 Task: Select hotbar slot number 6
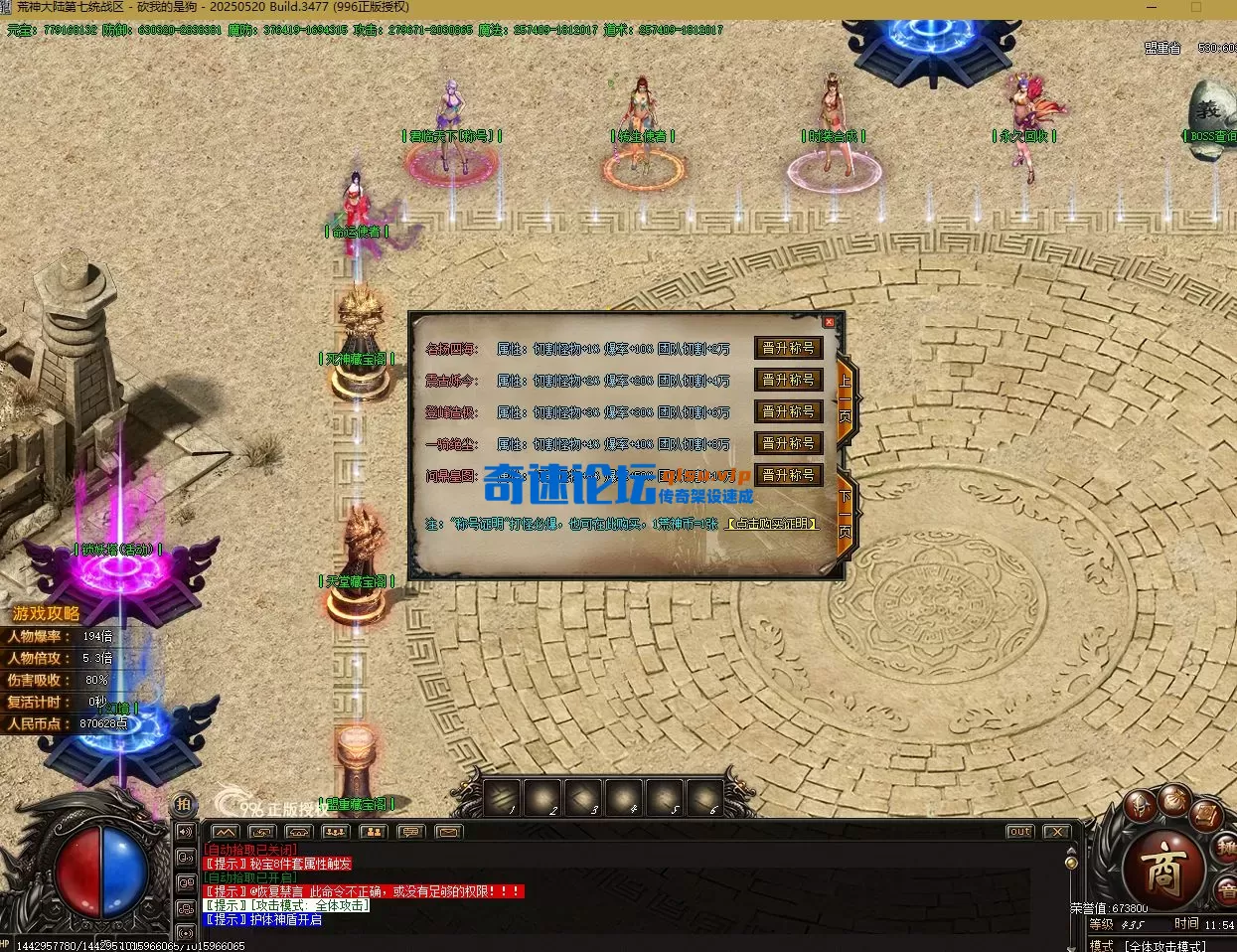[x=704, y=796]
